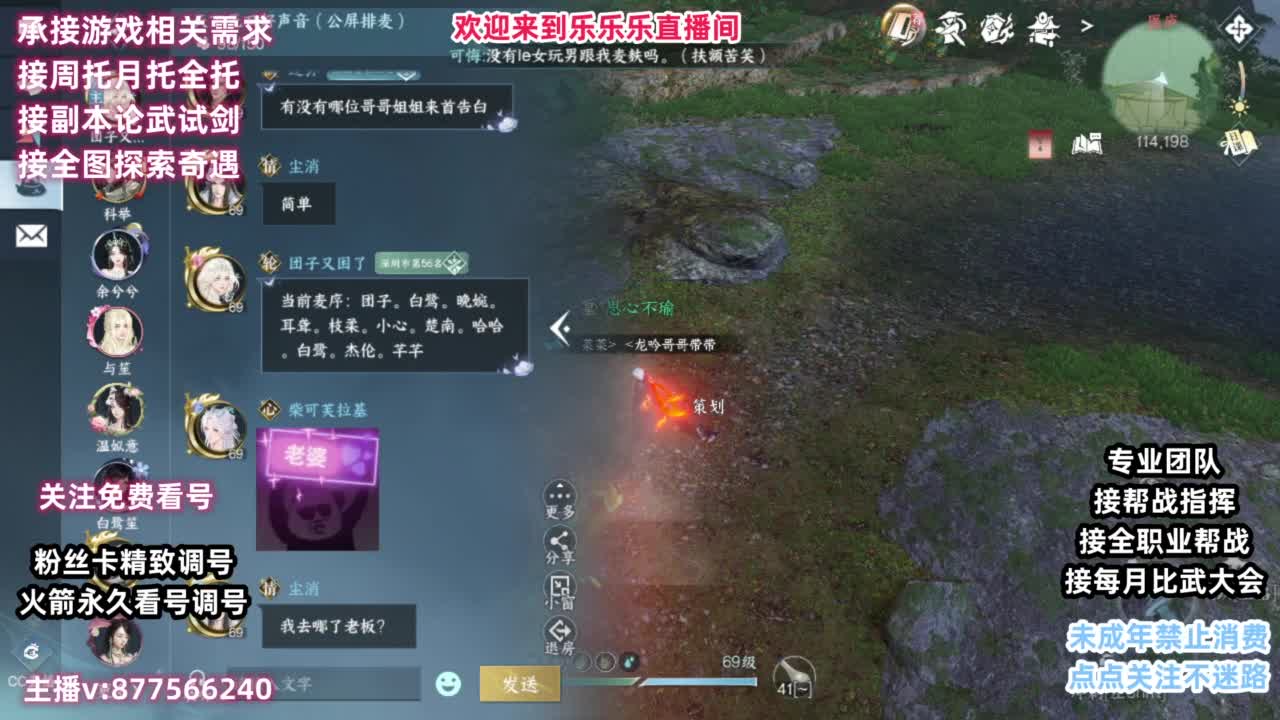Collapse the caret above the 更多 button

tap(558, 485)
